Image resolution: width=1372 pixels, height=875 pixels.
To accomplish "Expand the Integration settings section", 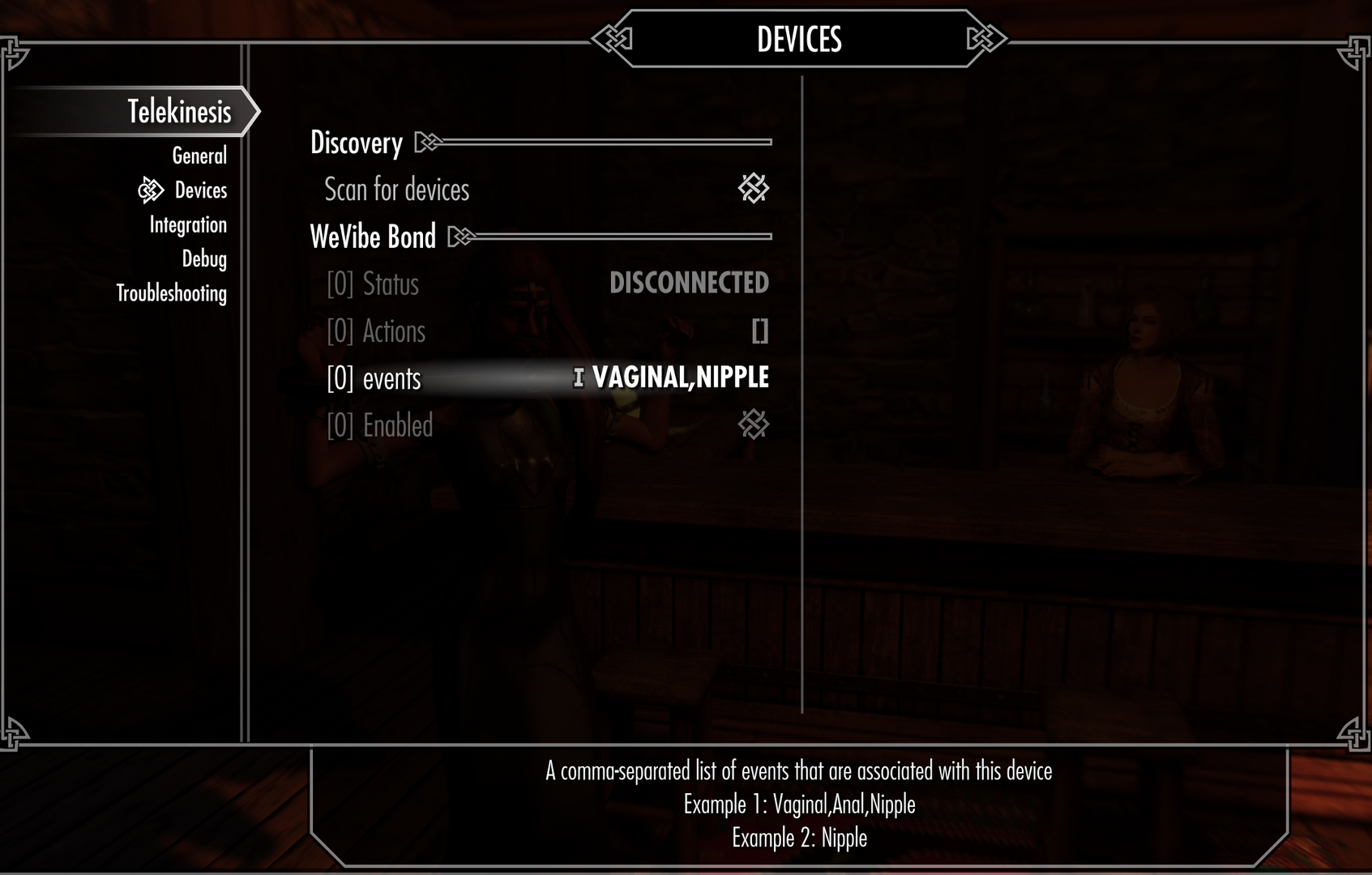I will pyautogui.click(x=187, y=224).
